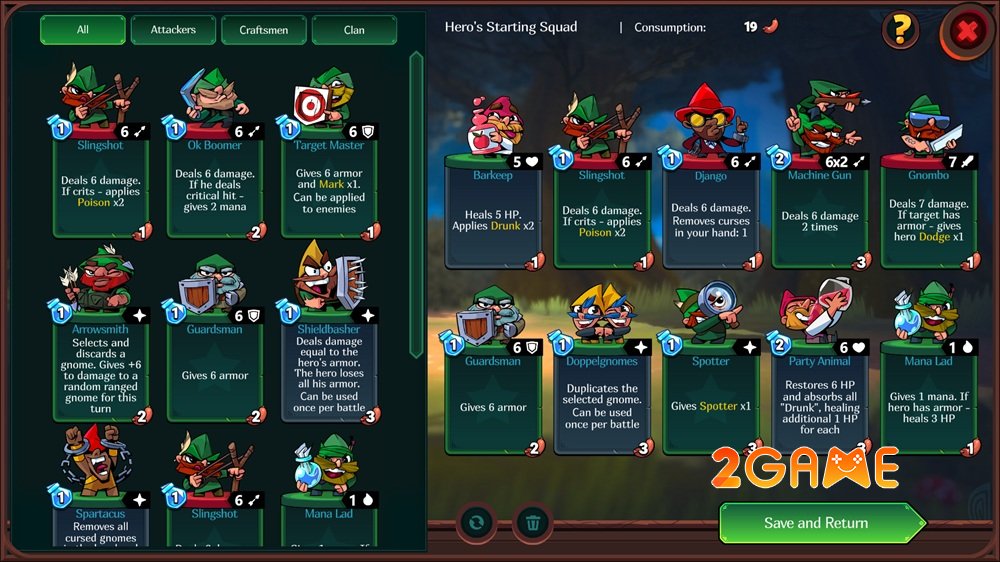The width and height of the screenshot is (1000, 562).
Task: Click the Save and Return button
Action: pos(816,523)
